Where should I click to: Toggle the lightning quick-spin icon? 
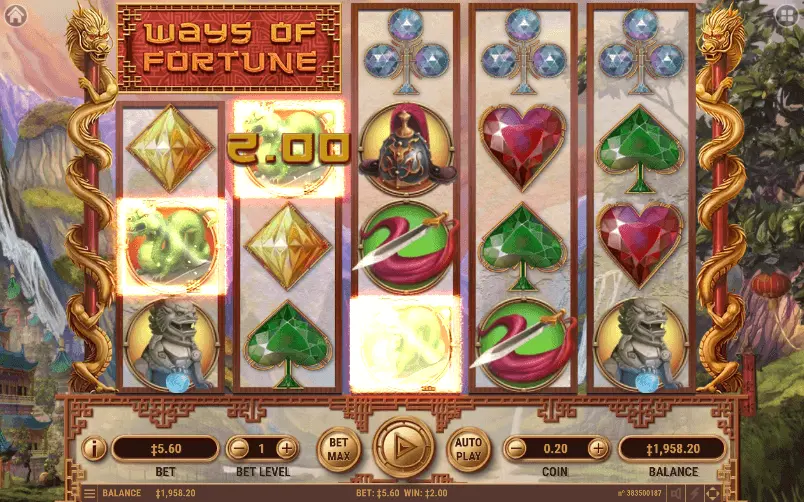point(695,493)
